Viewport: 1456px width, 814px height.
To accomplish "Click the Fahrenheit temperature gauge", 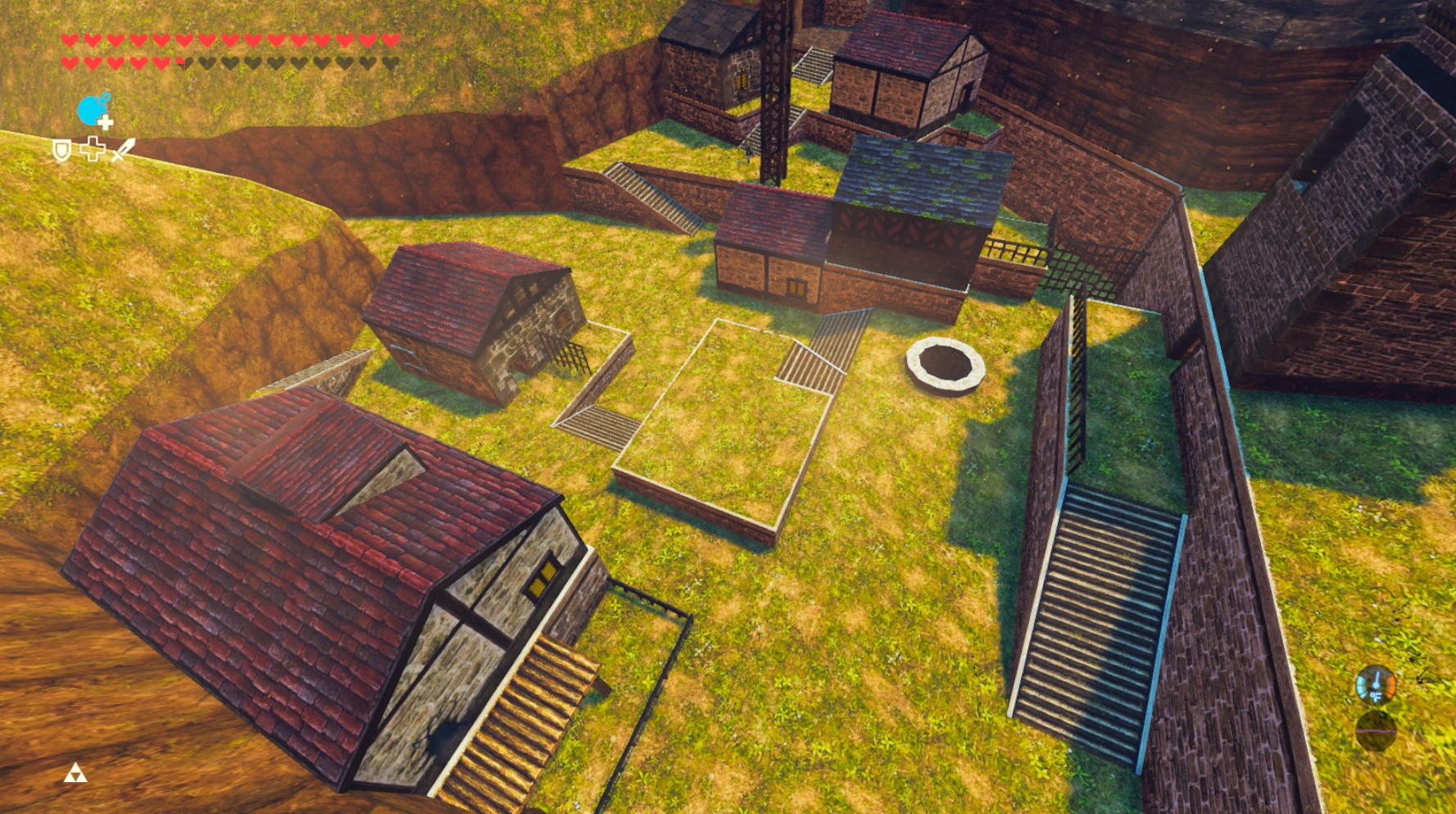I will pos(1376,684).
